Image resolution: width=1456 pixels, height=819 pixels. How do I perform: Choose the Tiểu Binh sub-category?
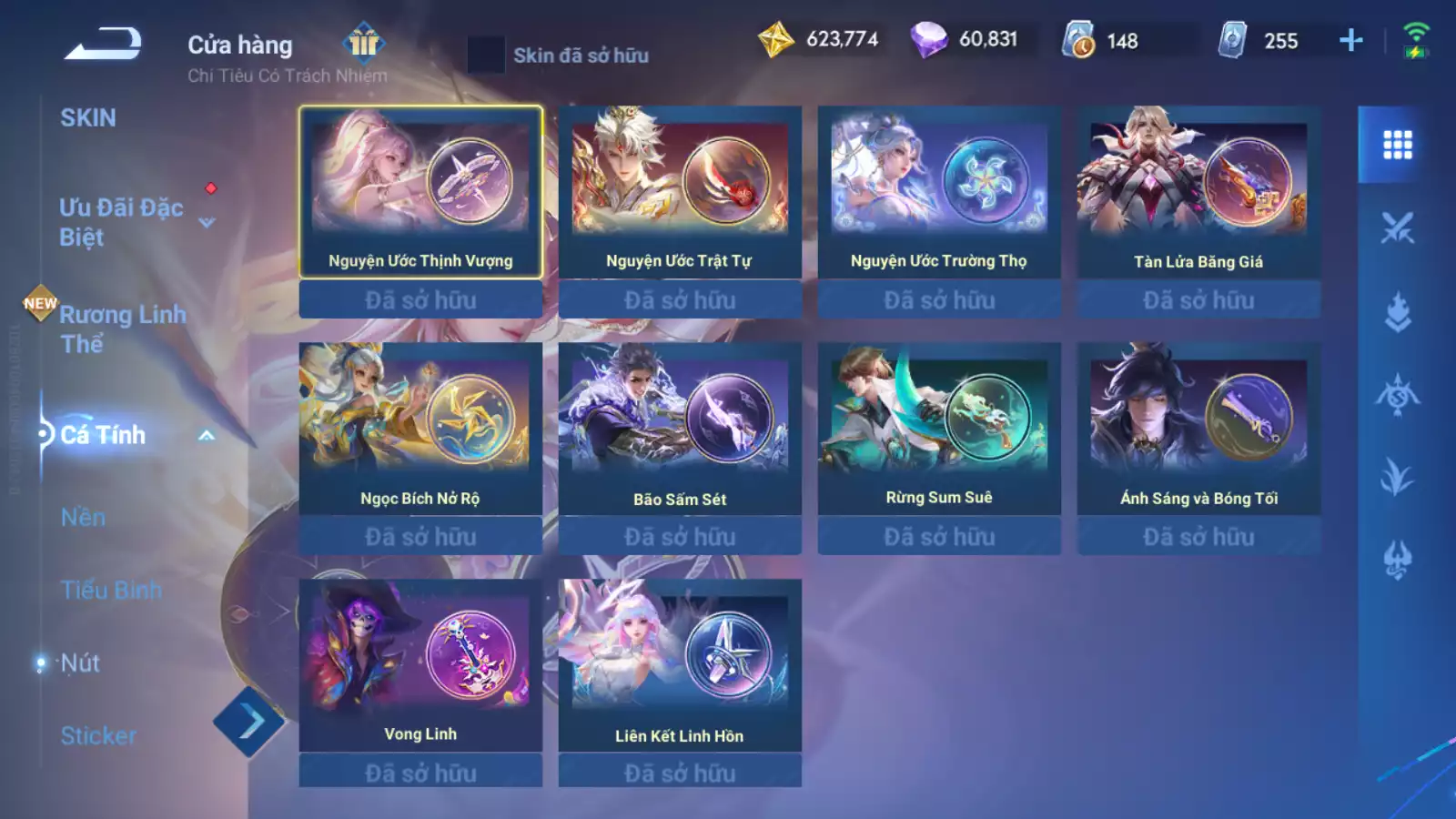coord(111,590)
